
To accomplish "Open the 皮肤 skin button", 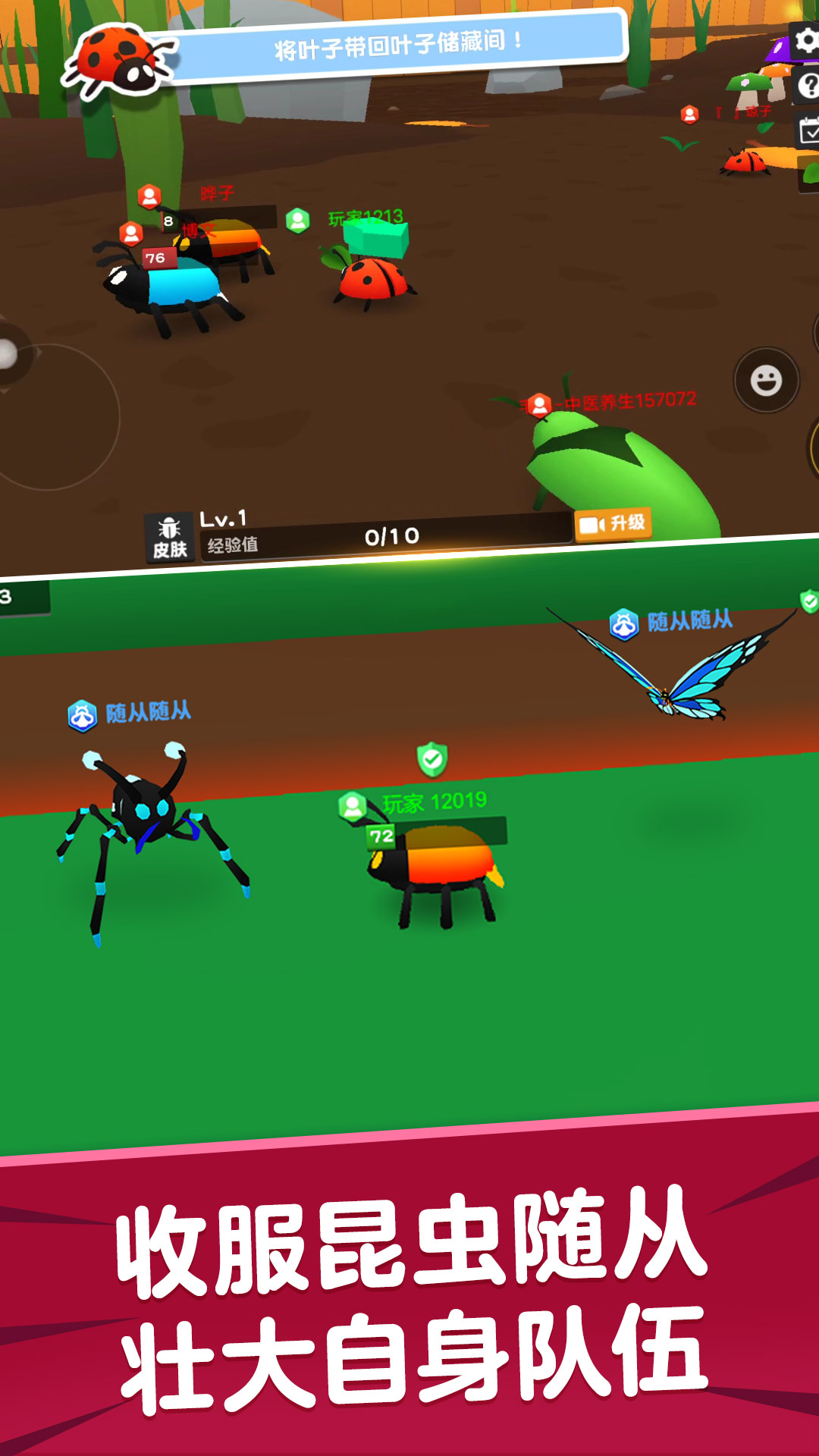I will coord(170,538).
